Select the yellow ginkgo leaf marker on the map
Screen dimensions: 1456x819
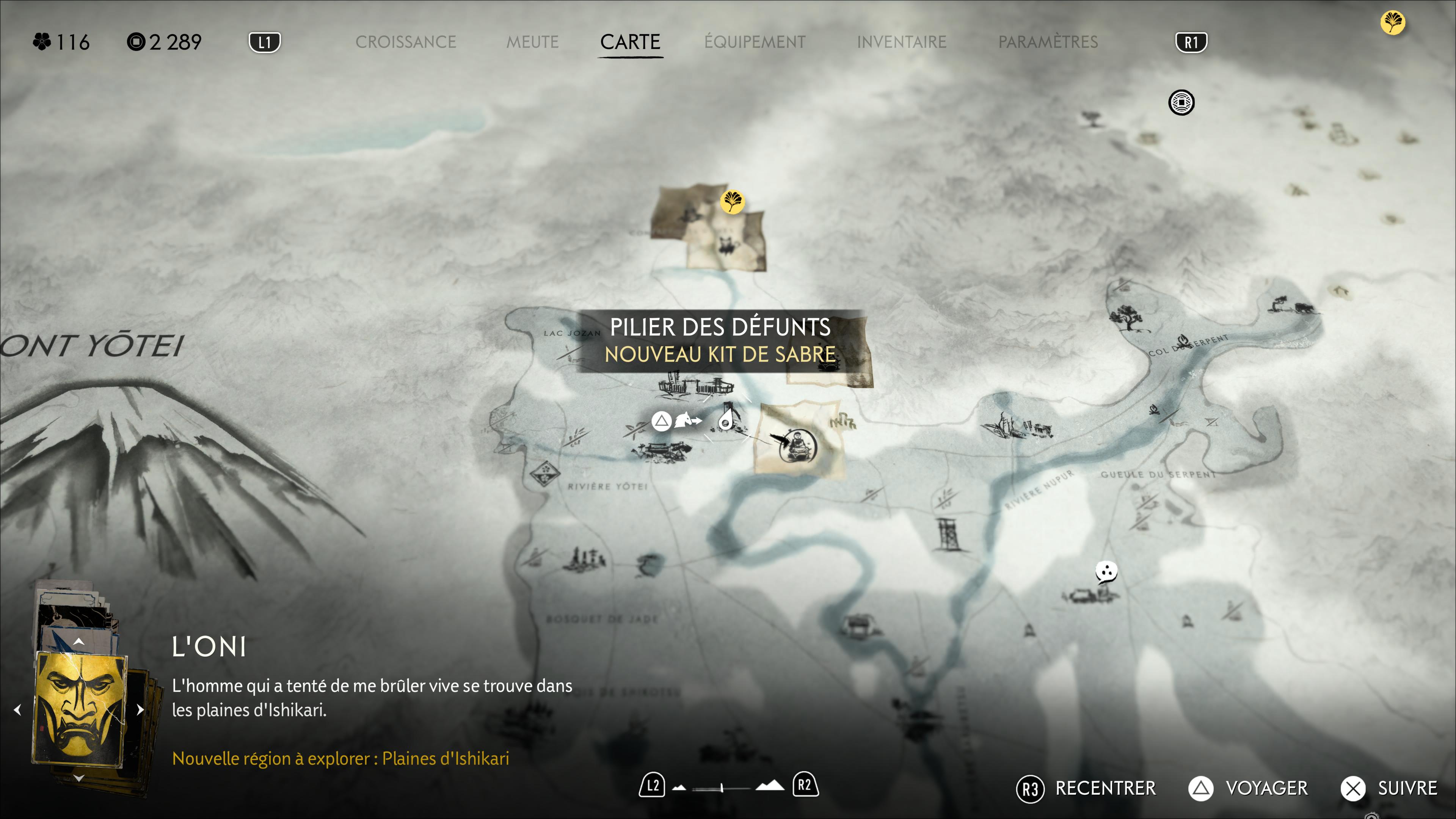[732, 201]
